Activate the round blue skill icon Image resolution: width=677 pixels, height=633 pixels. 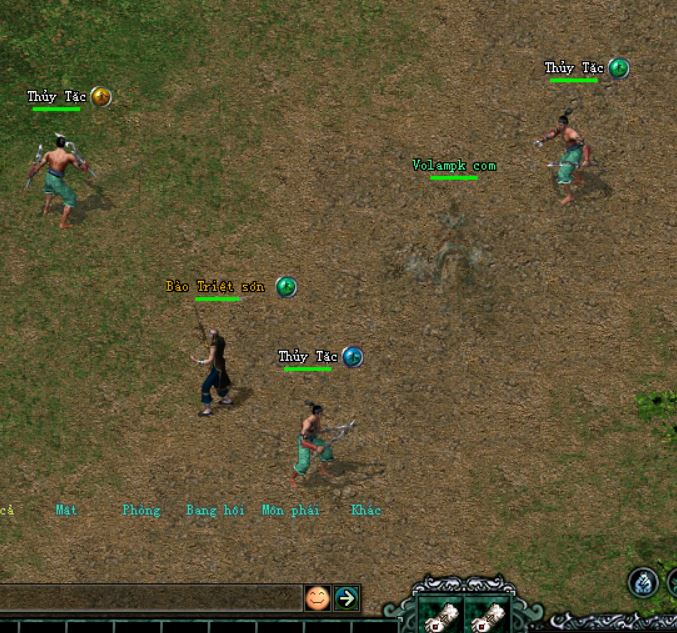642,581
